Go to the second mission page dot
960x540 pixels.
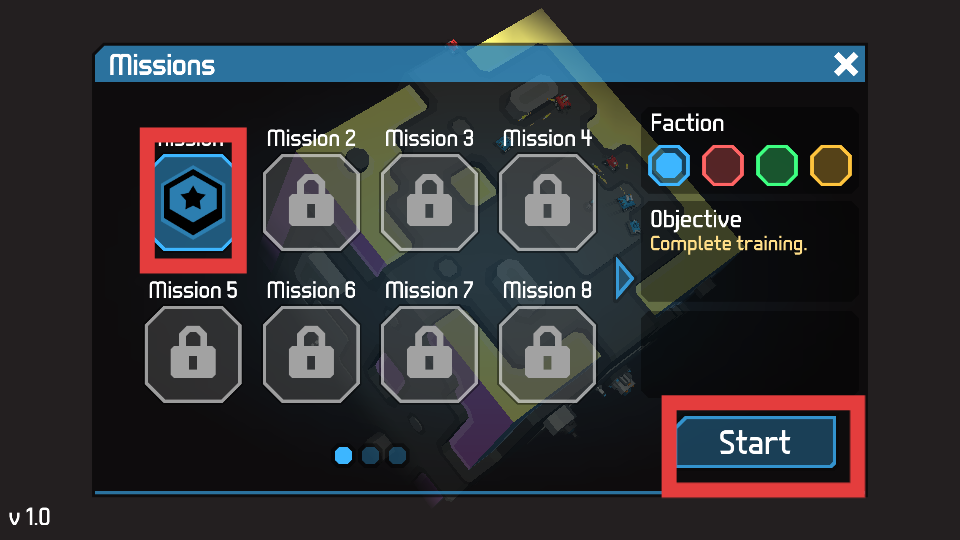pos(370,456)
